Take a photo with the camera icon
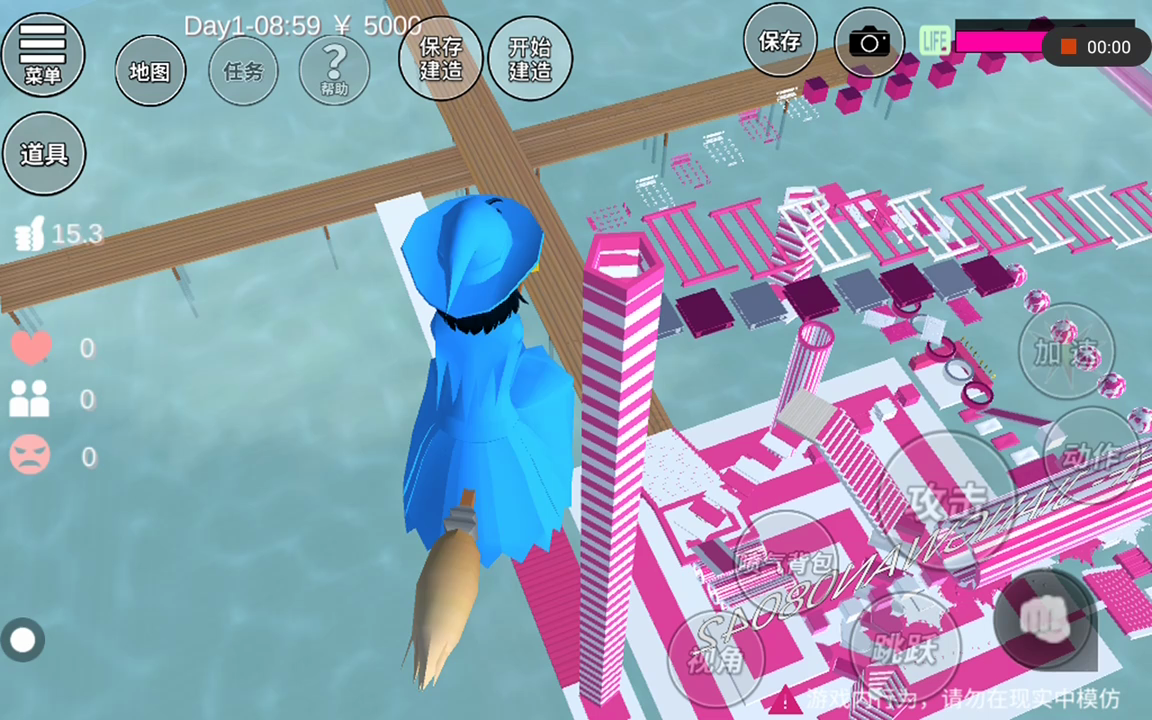 [869, 42]
